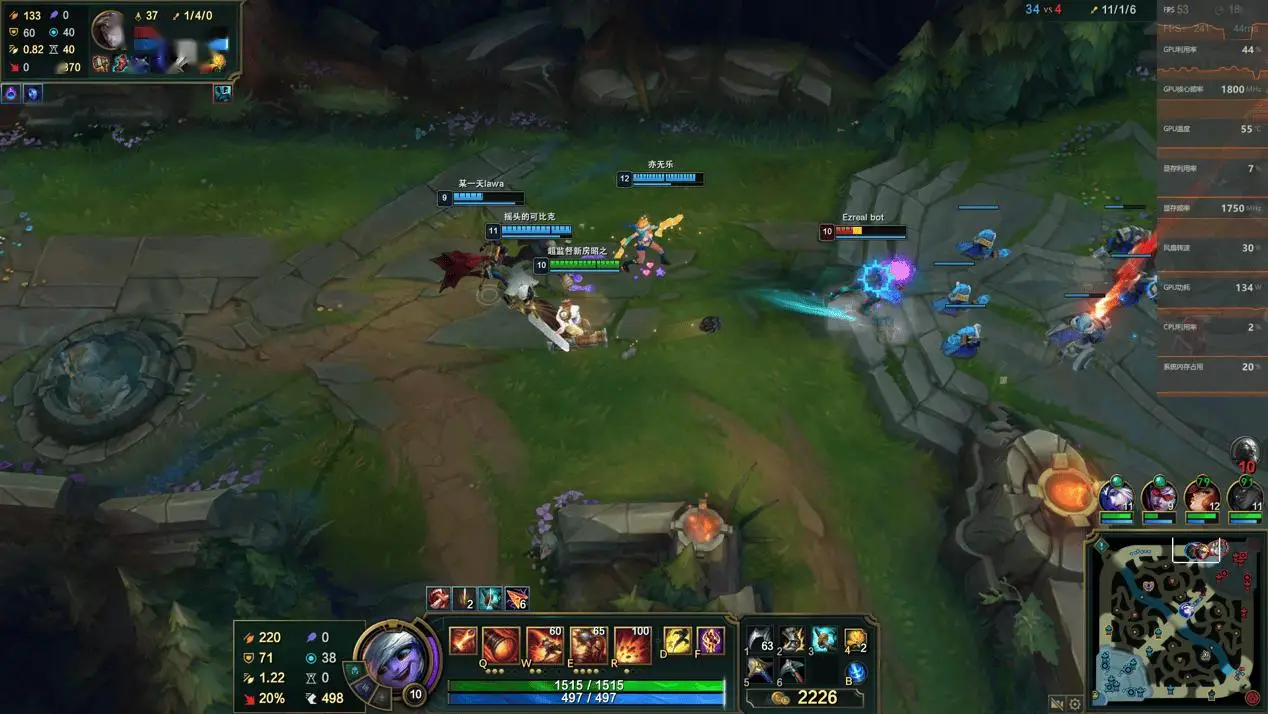The width and height of the screenshot is (1268, 714).
Task: Select the pickaxe item in slot 6
Action: coord(793,670)
